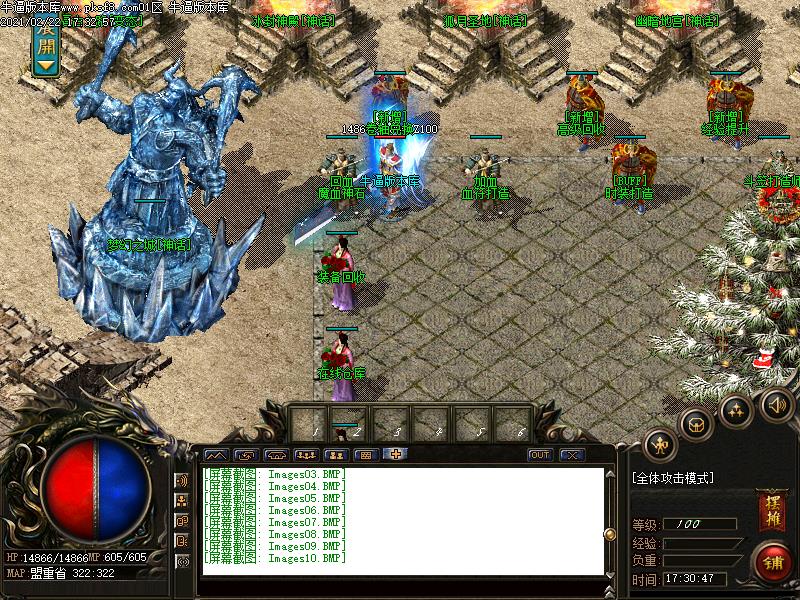
Task: Open the skills icon with three sparkles
Action: pos(736,410)
